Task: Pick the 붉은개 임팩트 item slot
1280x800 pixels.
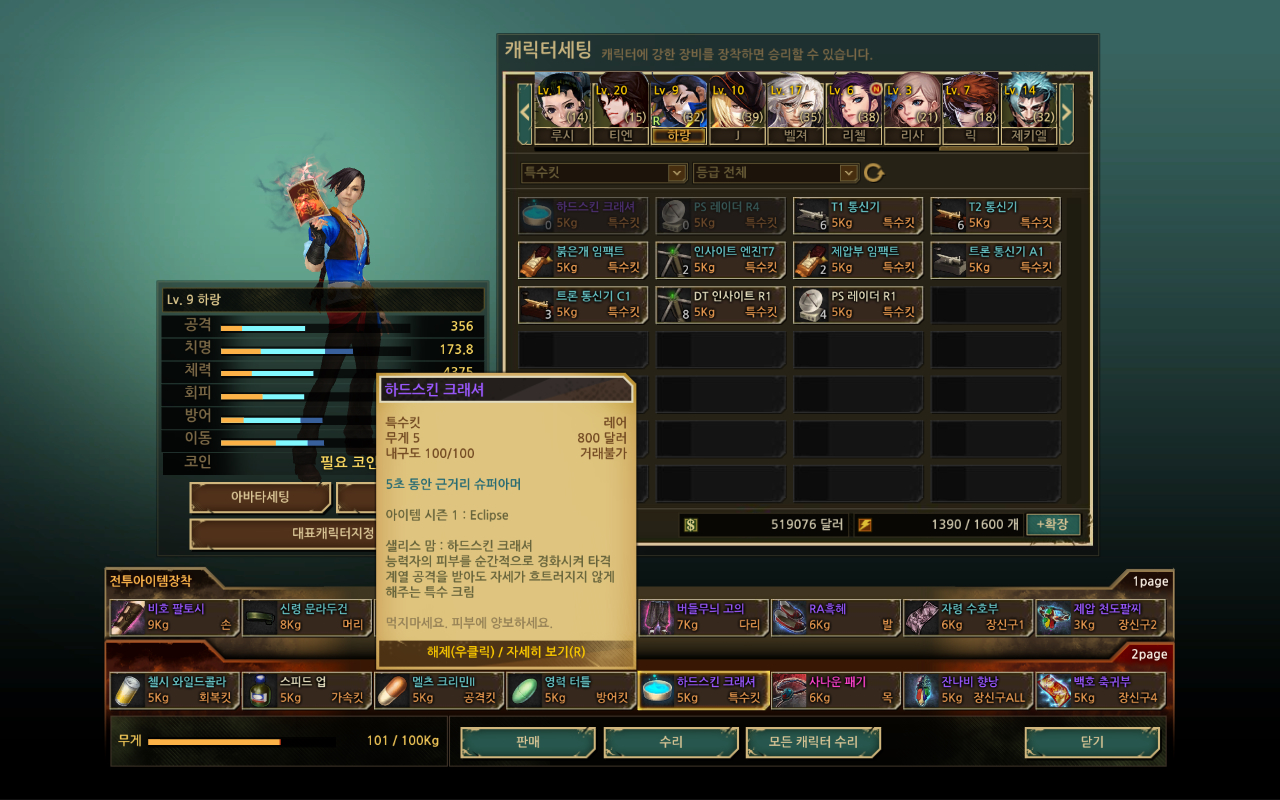Action: point(583,260)
